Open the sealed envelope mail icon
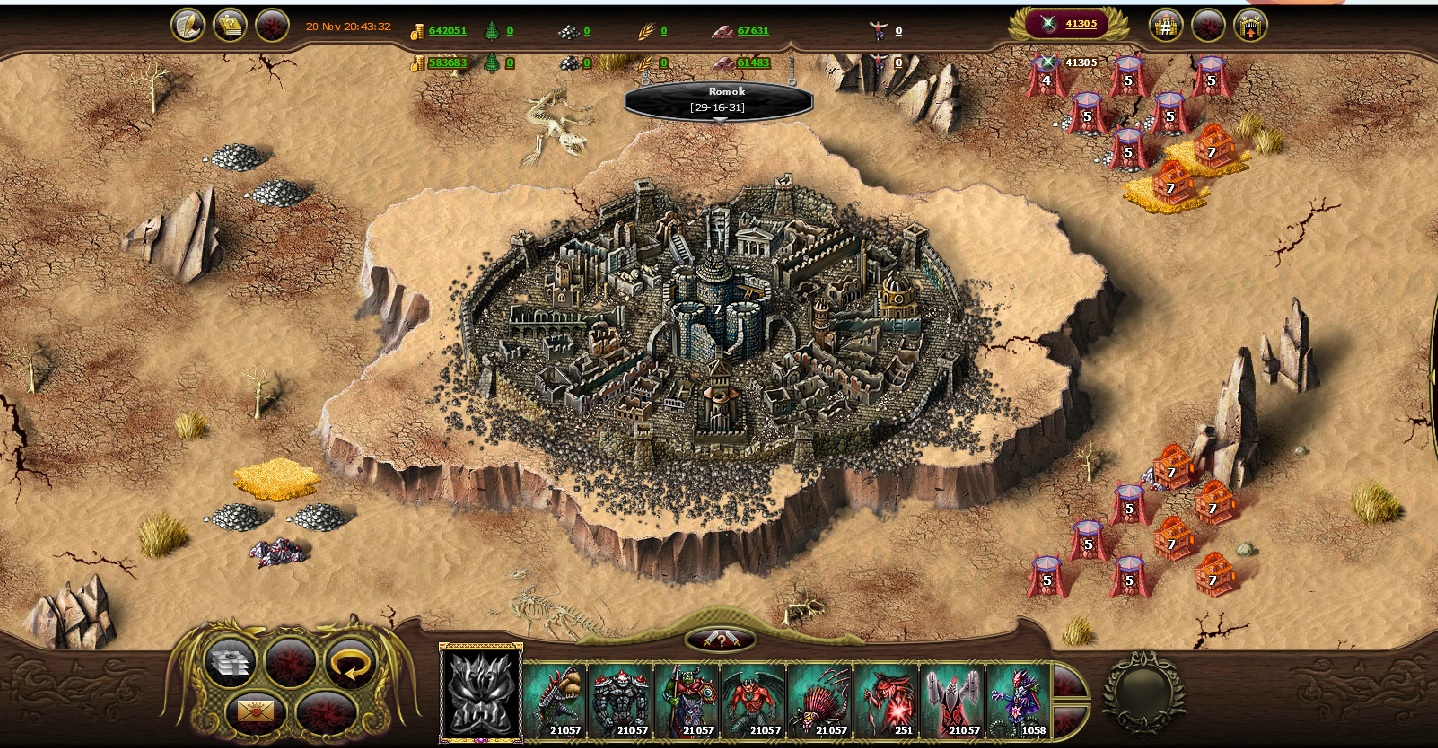This screenshot has width=1438, height=748. [255, 713]
